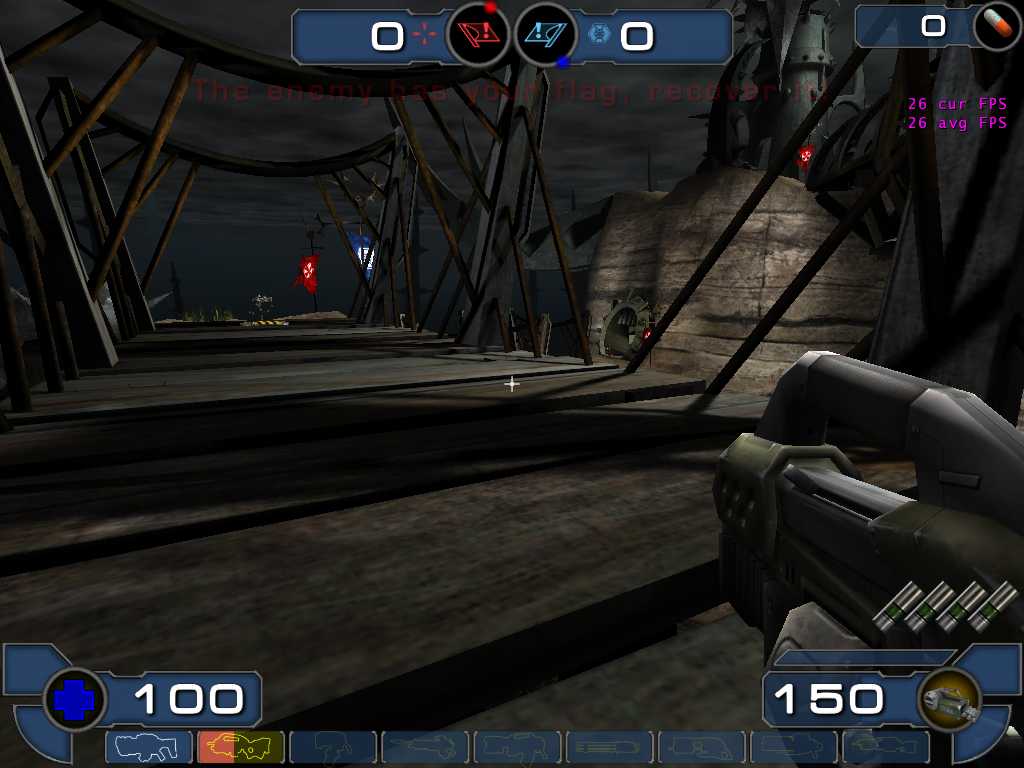
Task: Select the shield gun weapon slot
Action: [149, 747]
